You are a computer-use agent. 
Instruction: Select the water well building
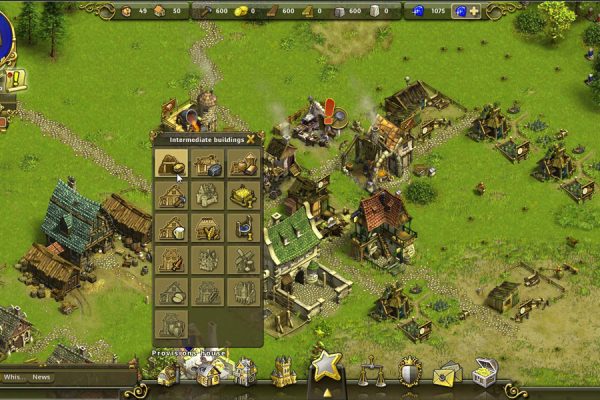pos(242,229)
